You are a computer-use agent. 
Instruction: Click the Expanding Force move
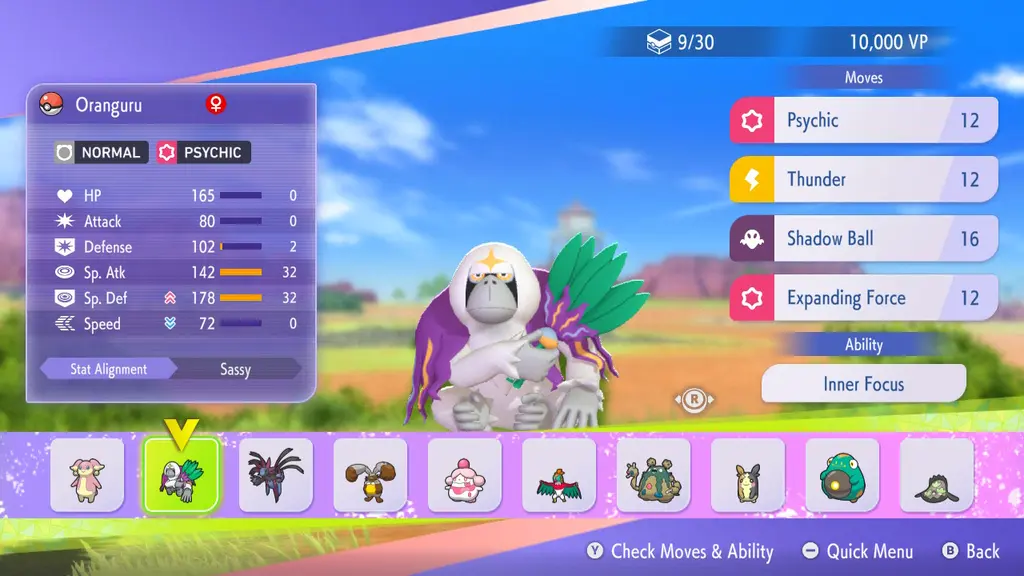coord(864,298)
